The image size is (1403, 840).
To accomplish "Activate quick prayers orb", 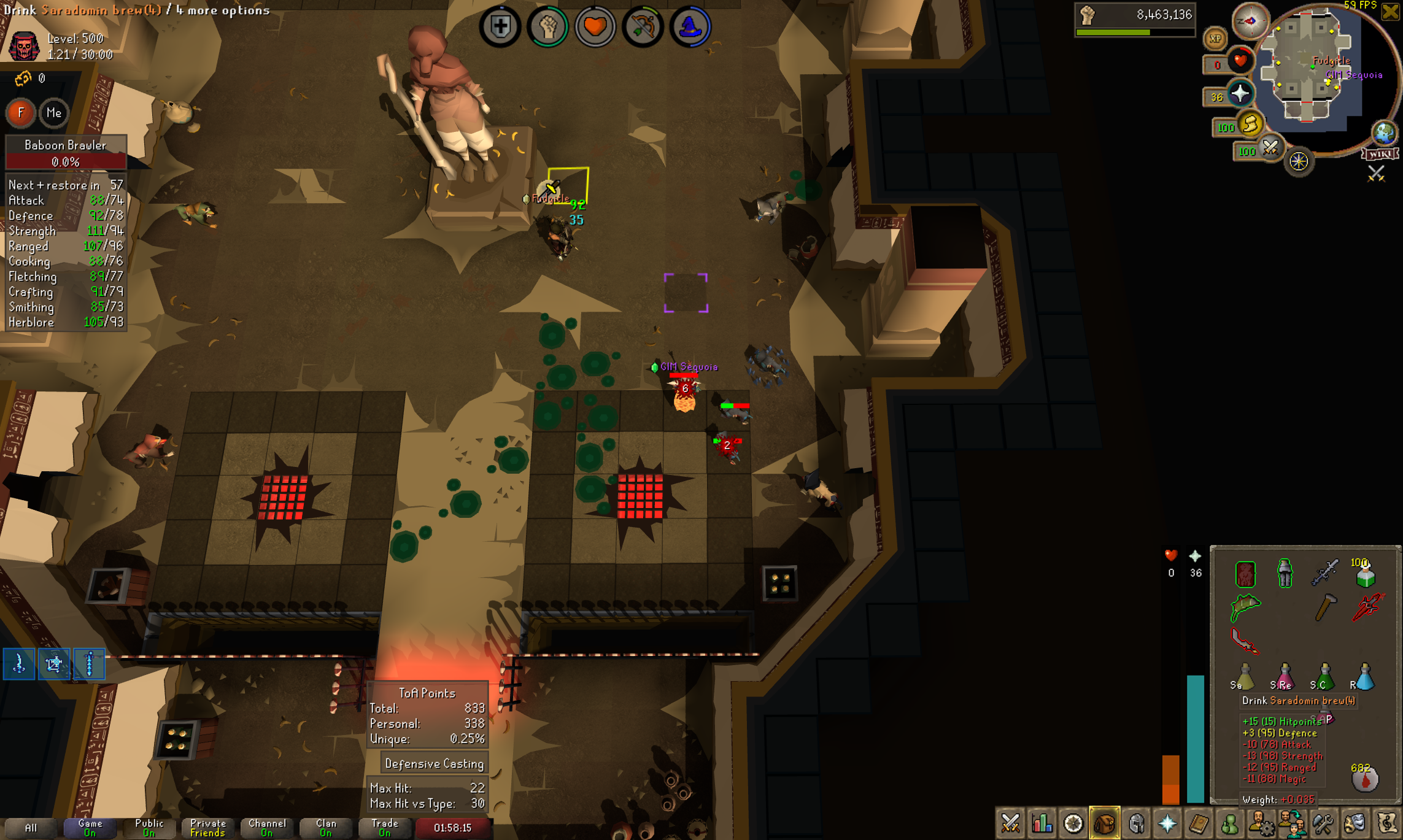I will point(1240,94).
